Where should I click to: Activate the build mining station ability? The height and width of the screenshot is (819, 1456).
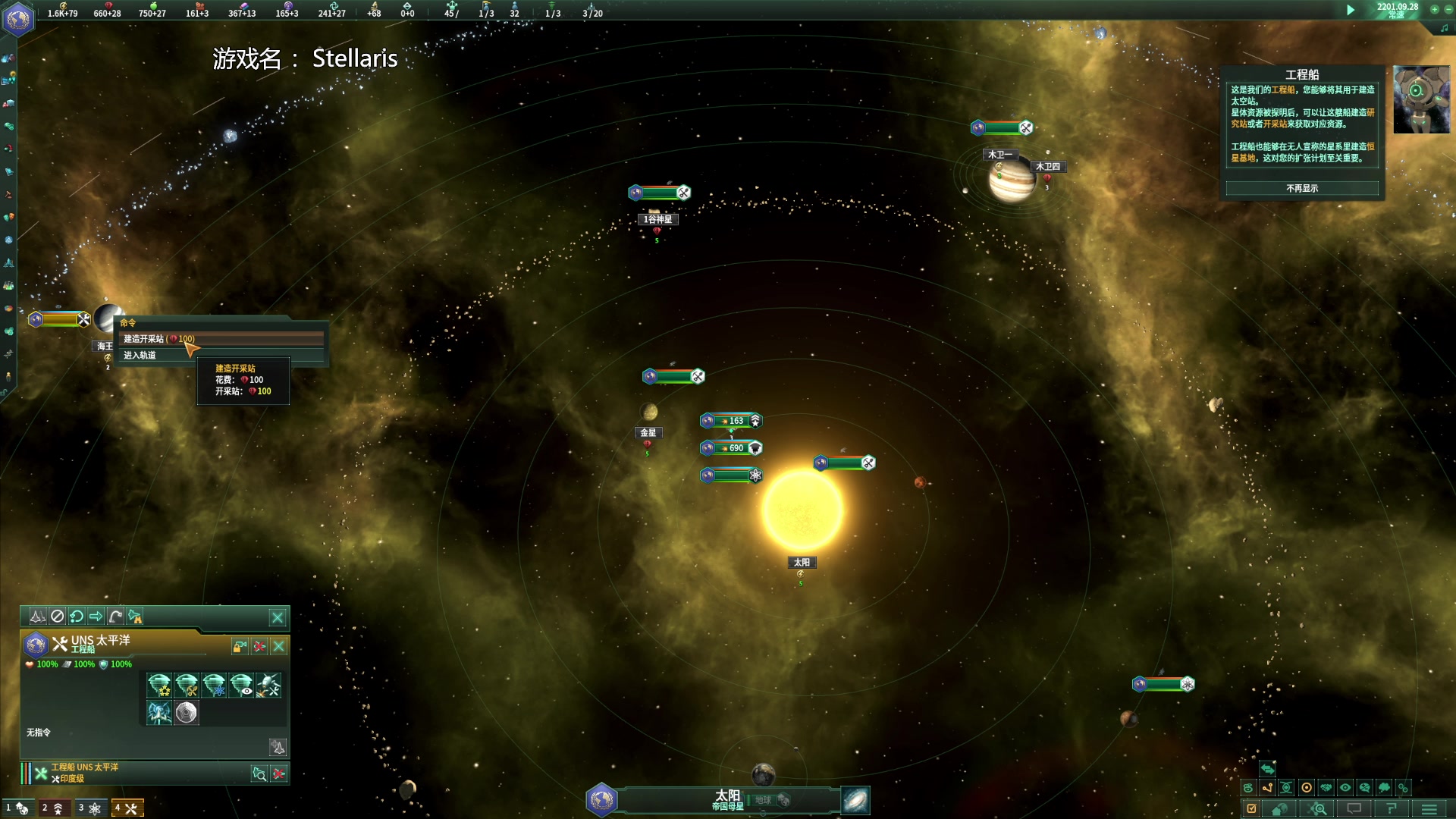pos(187,686)
